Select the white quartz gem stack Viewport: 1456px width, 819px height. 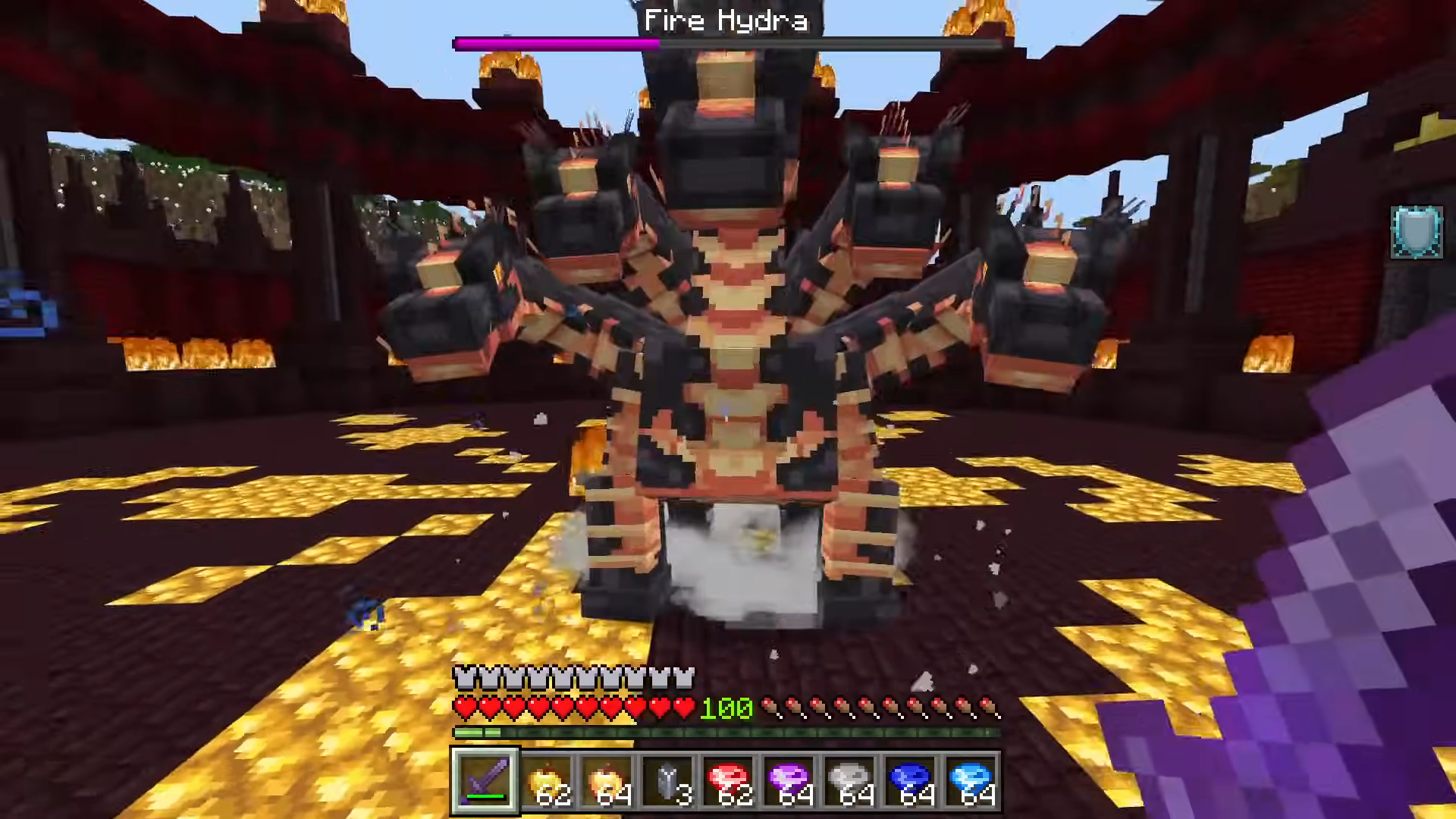click(x=852, y=780)
